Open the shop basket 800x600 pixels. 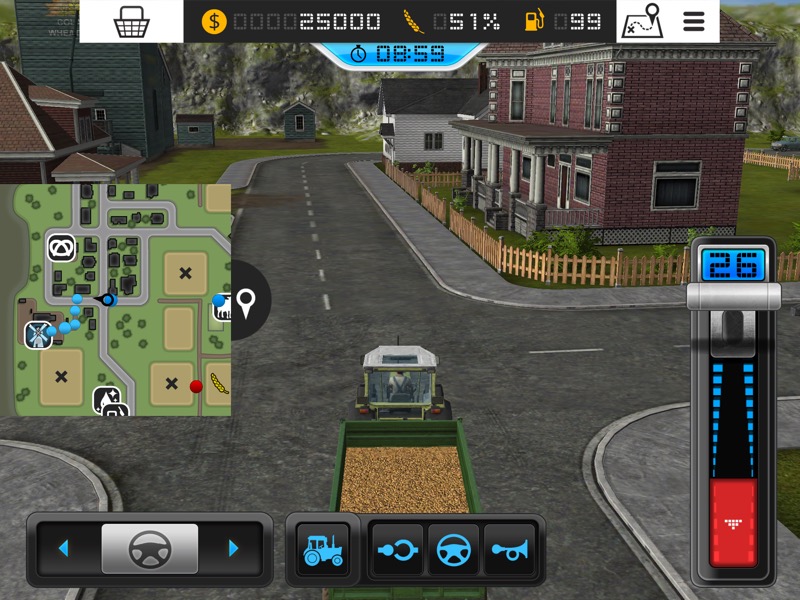[131, 21]
